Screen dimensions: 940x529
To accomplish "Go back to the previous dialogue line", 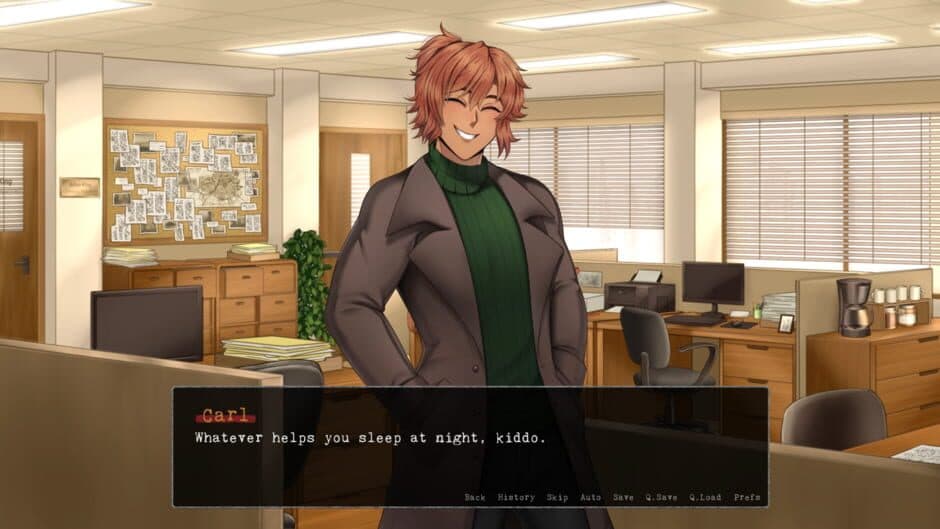I will tap(475, 497).
